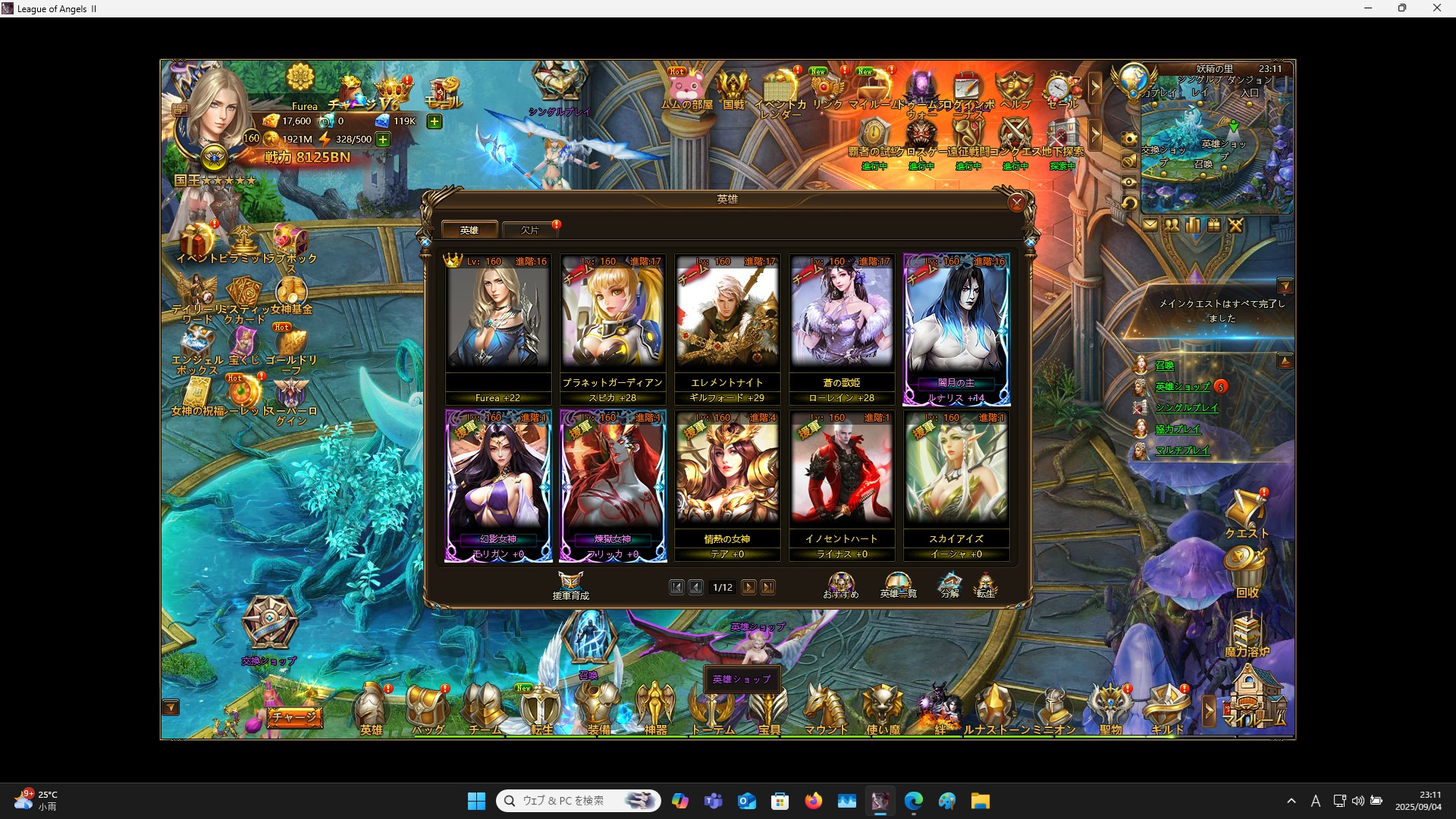The height and width of the screenshot is (819, 1456).
Task: Collapse the left sidebar with its arrow toggle
Action: coord(171,707)
